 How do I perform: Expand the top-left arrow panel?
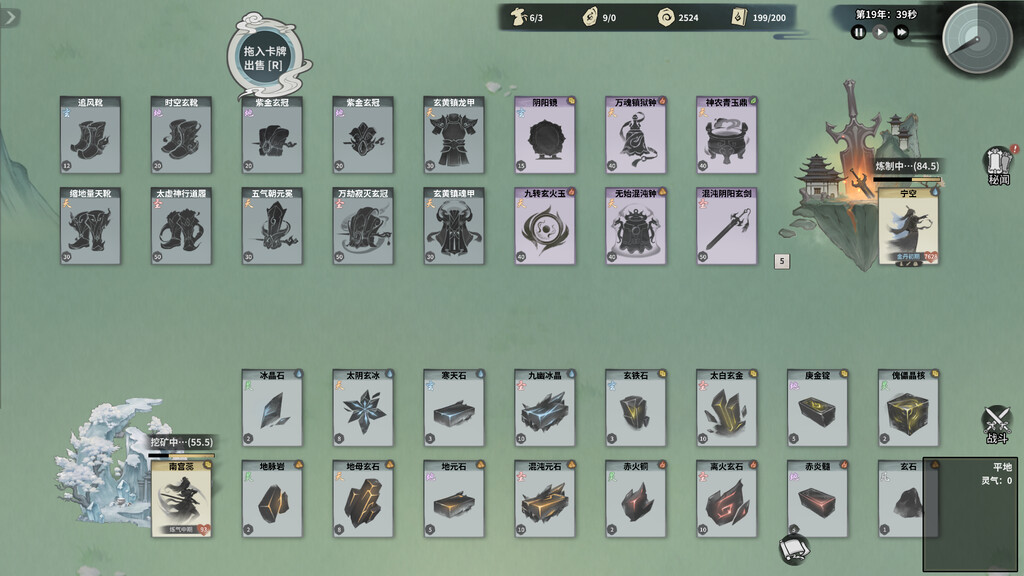pyautogui.click(x=10, y=18)
